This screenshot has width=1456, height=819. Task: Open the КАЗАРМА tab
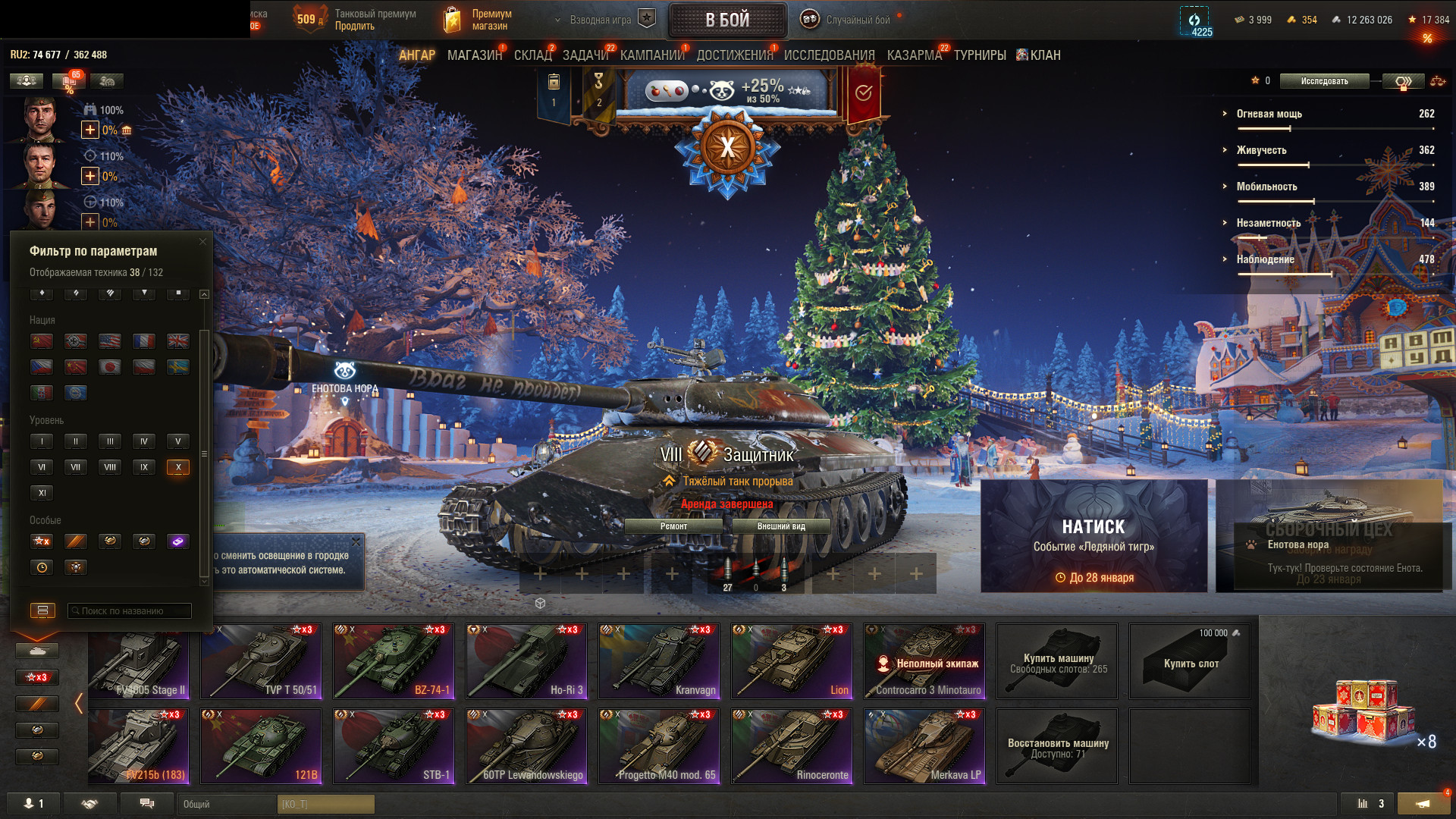(x=914, y=55)
